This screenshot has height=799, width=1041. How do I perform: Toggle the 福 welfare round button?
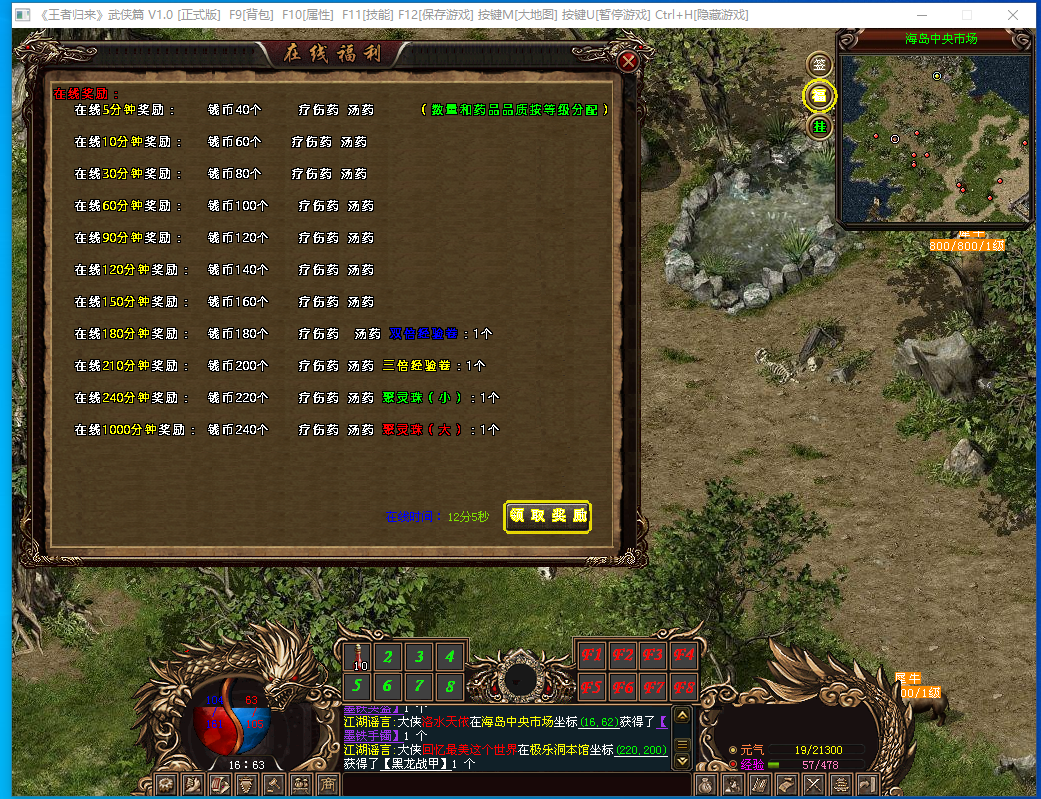820,95
